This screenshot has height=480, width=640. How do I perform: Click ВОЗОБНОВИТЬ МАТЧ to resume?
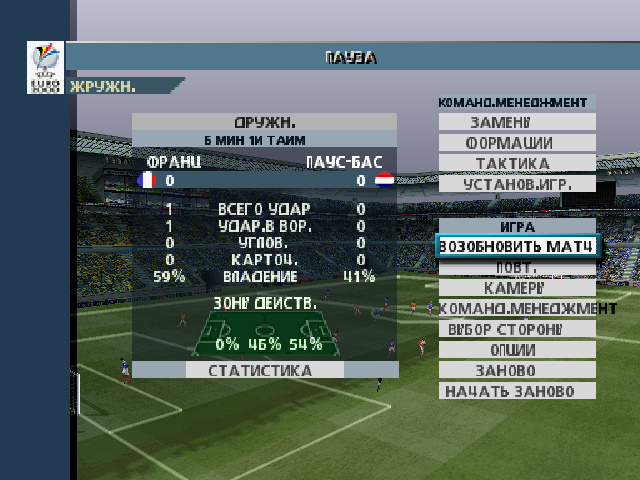[517, 246]
